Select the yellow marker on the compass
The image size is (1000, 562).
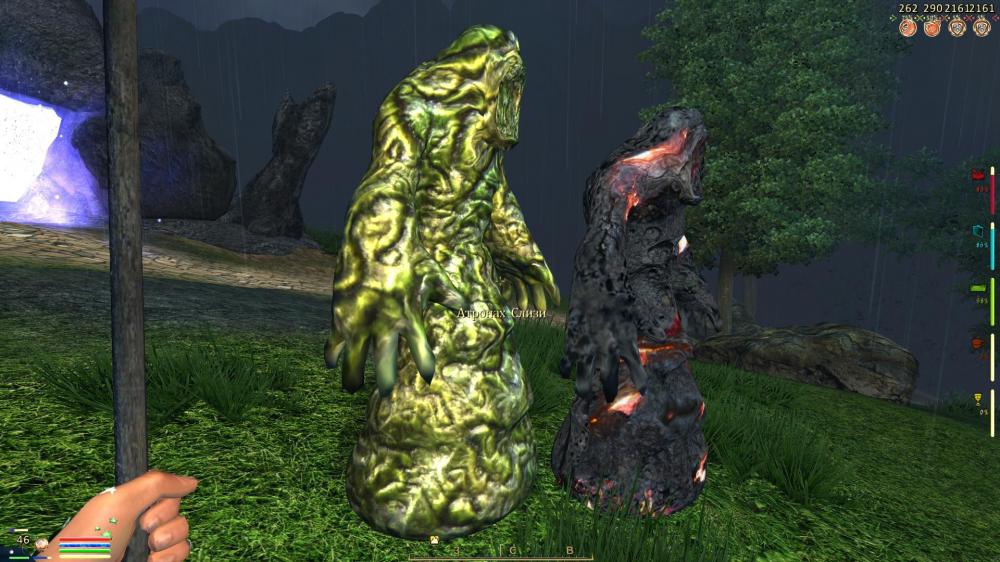(435, 541)
